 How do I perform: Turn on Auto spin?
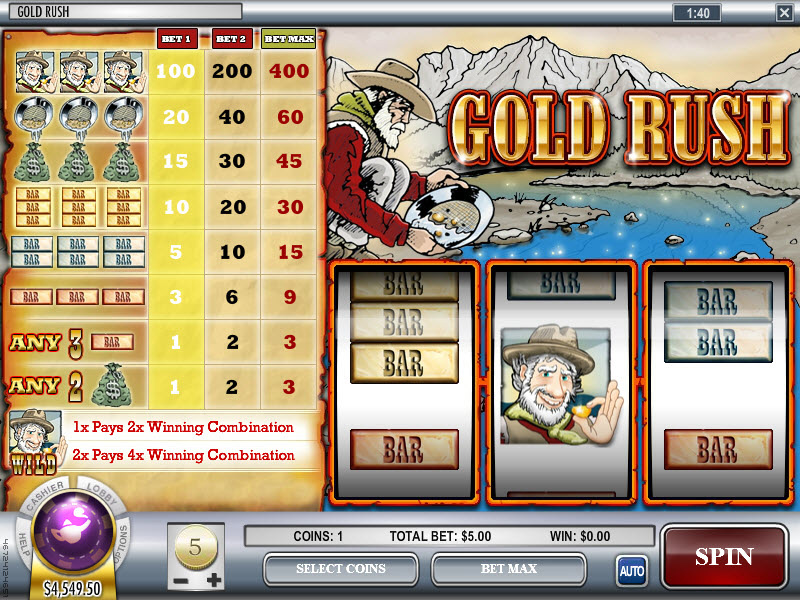(631, 571)
